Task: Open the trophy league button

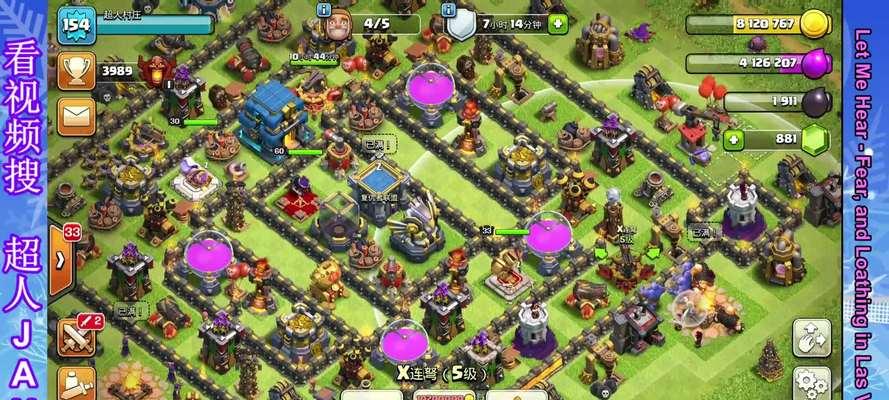Action: [x=76, y=72]
